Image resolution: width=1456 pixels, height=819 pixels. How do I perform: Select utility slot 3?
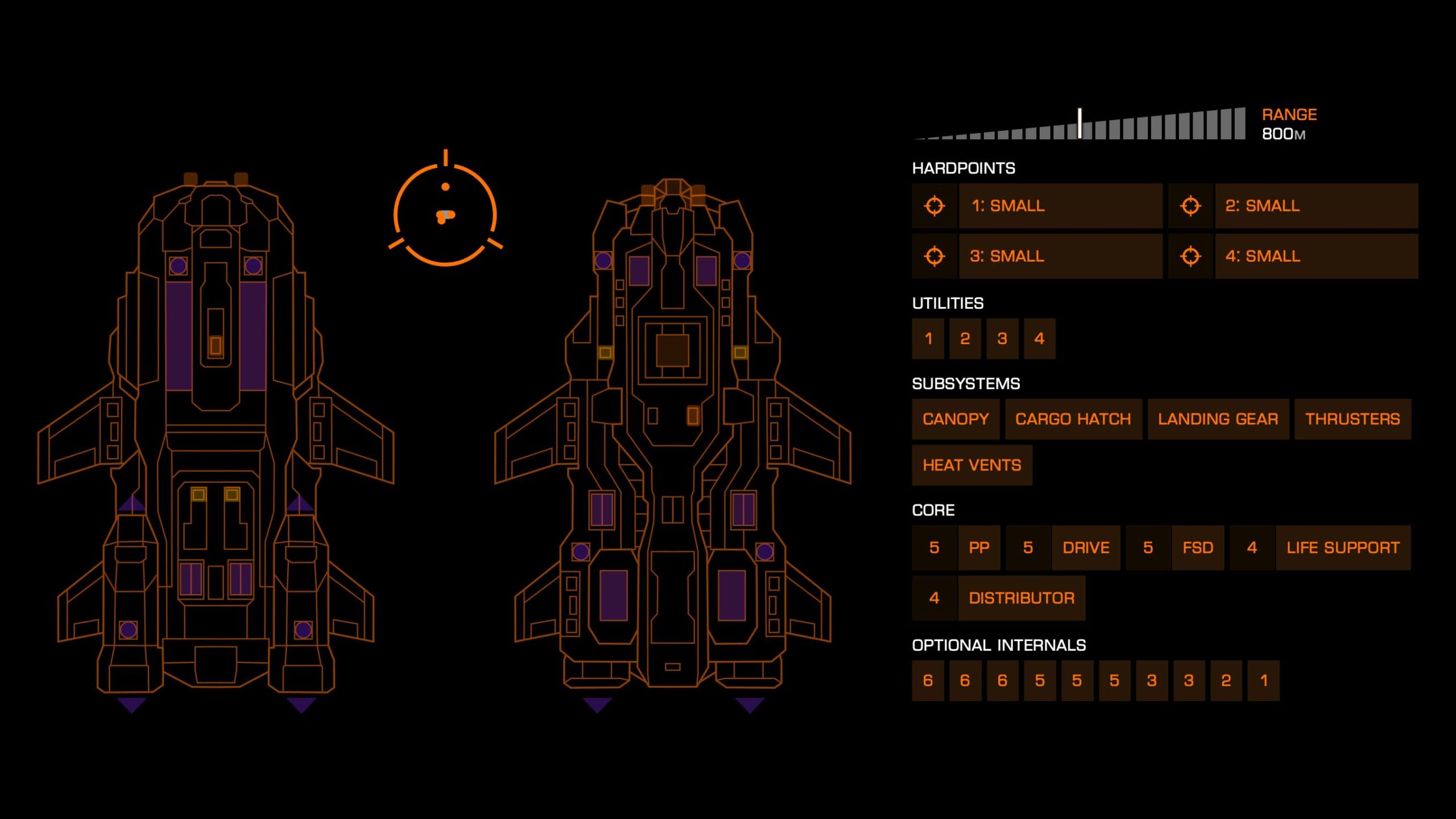tap(1002, 338)
